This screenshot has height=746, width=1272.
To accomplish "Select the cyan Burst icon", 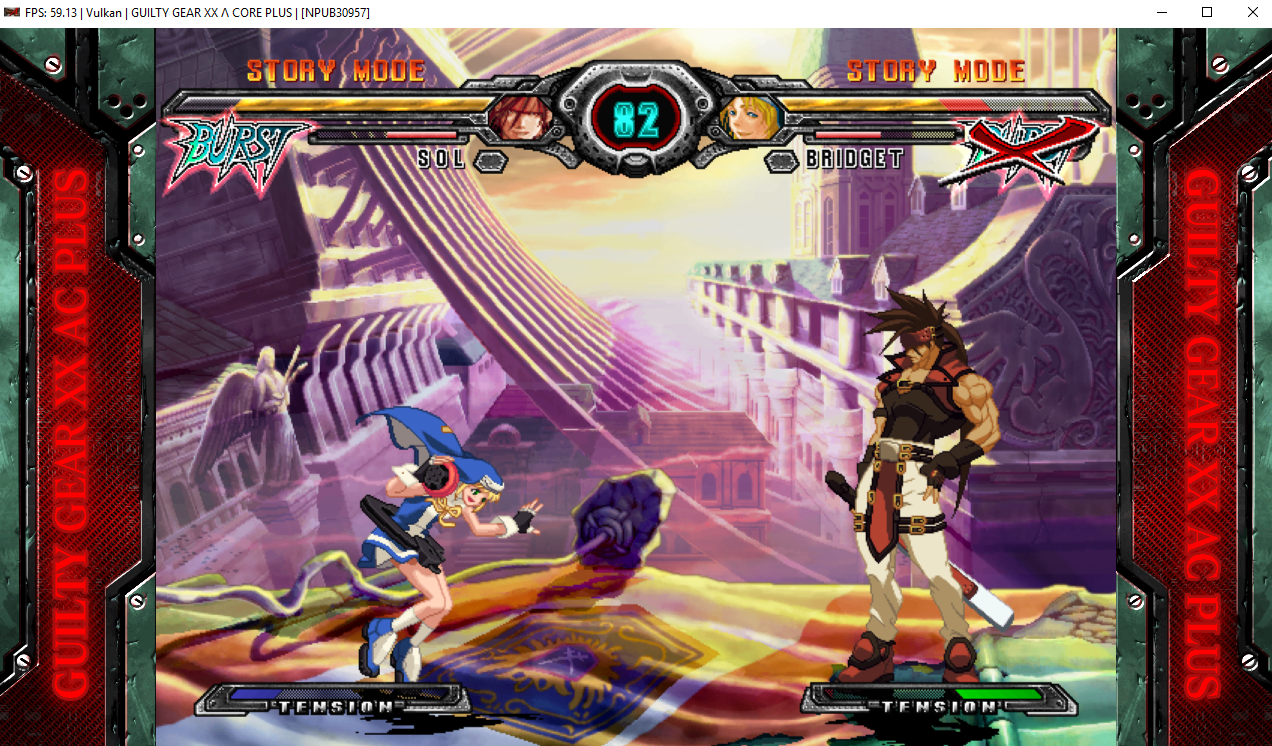I will pos(233,148).
